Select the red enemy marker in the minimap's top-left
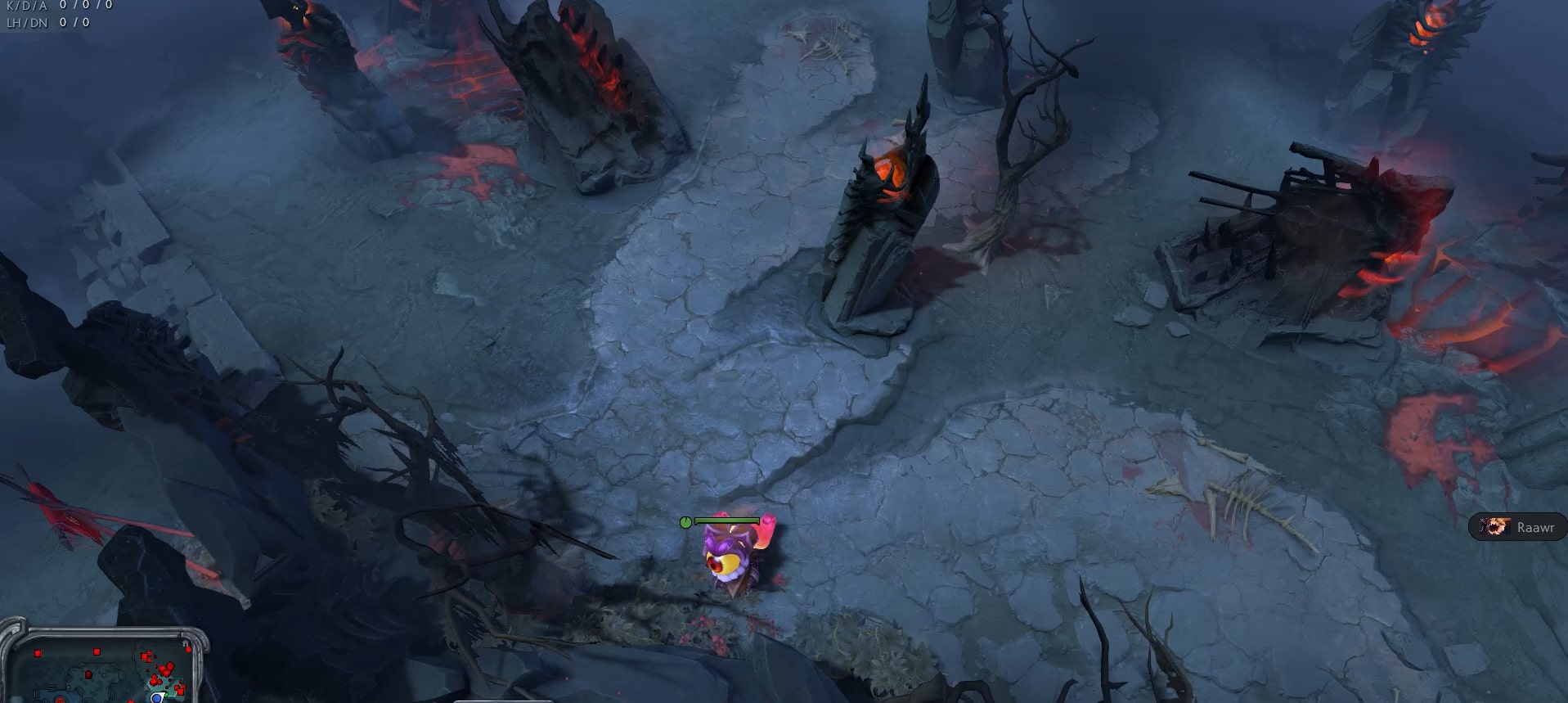Viewport: 1568px width, 703px height. point(38,653)
